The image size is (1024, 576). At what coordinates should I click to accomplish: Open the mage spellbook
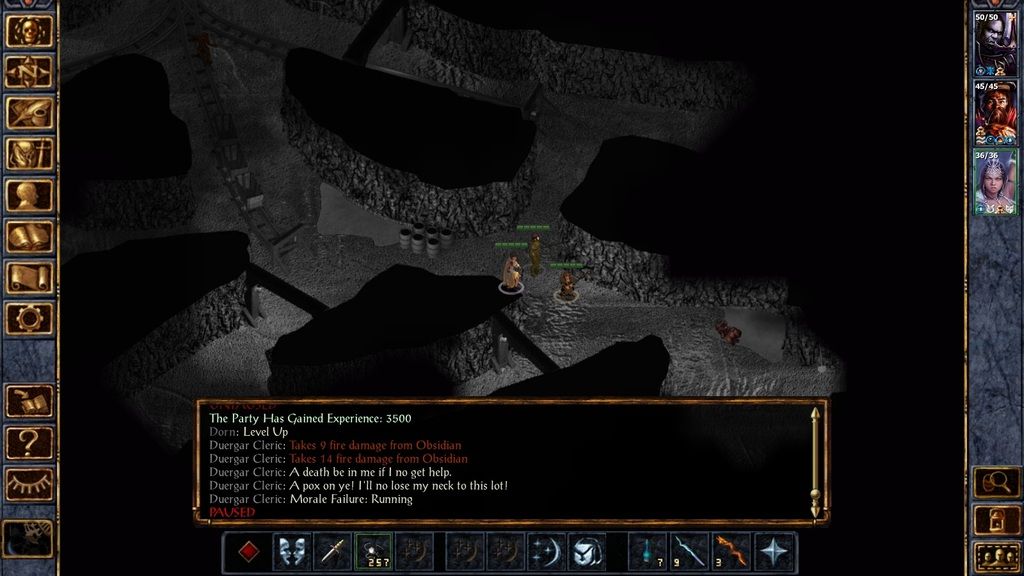pyautogui.click(x=29, y=236)
